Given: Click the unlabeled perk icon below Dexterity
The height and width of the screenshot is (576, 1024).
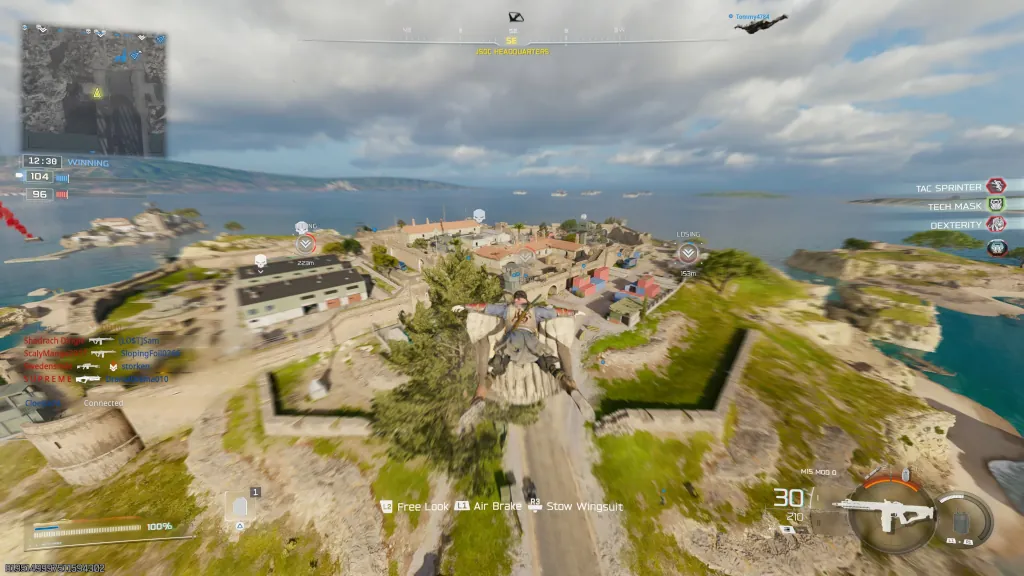Looking at the screenshot, I should pyautogui.click(x=996, y=247).
